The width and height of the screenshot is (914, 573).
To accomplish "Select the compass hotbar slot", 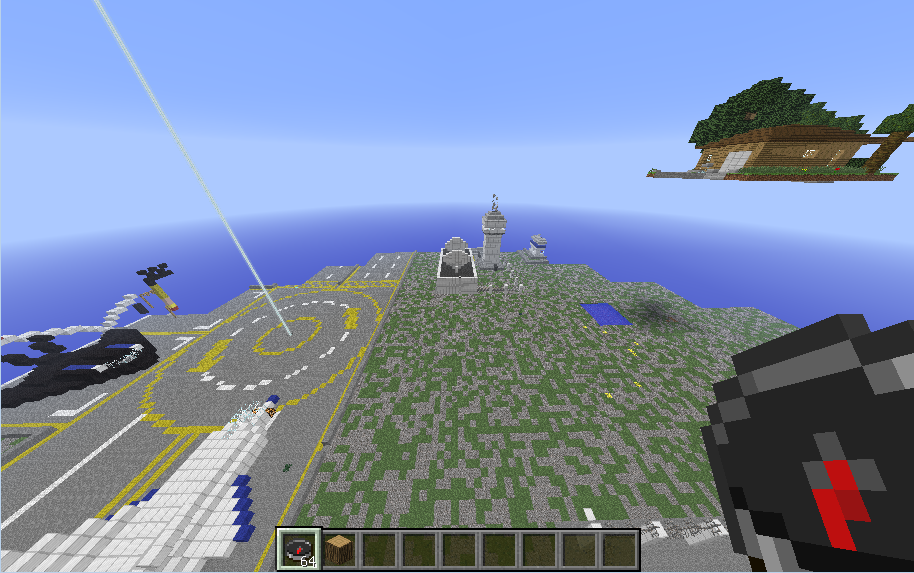I will point(298,549).
